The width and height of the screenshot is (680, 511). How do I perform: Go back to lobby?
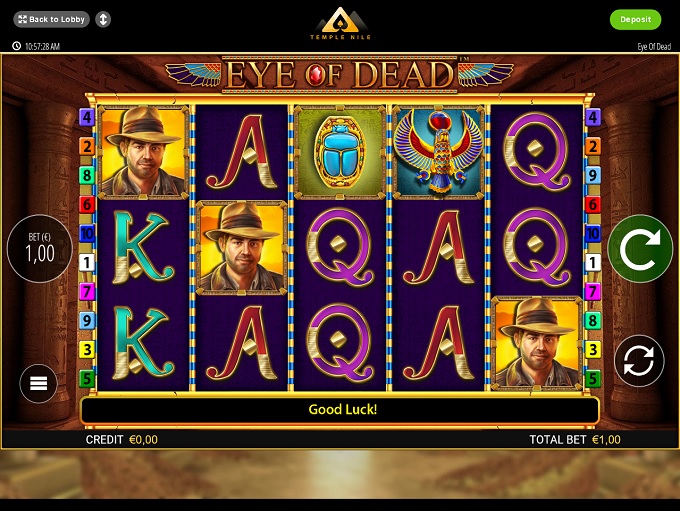[52, 19]
